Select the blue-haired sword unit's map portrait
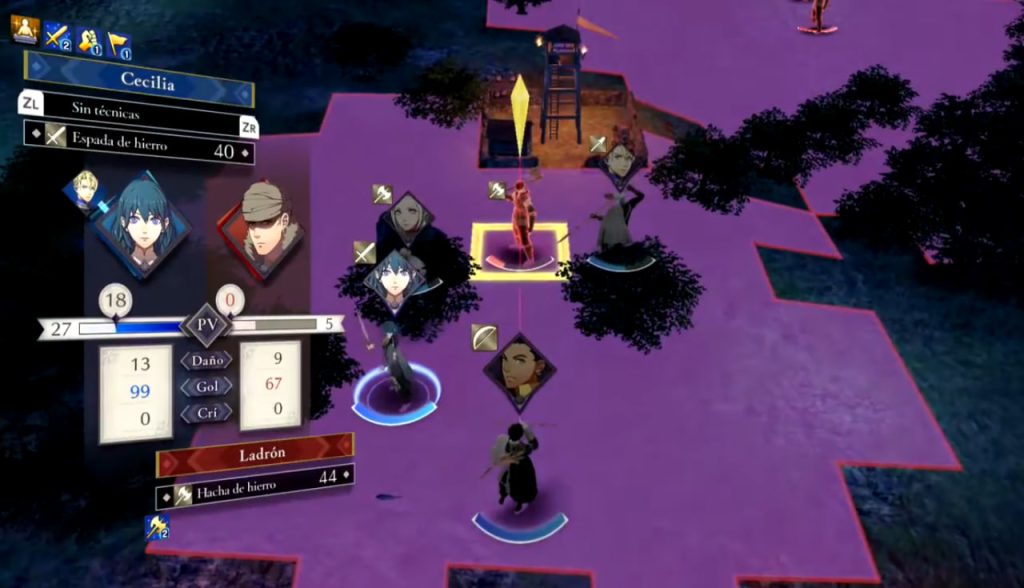This screenshot has width=1024, height=588. [394, 277]
